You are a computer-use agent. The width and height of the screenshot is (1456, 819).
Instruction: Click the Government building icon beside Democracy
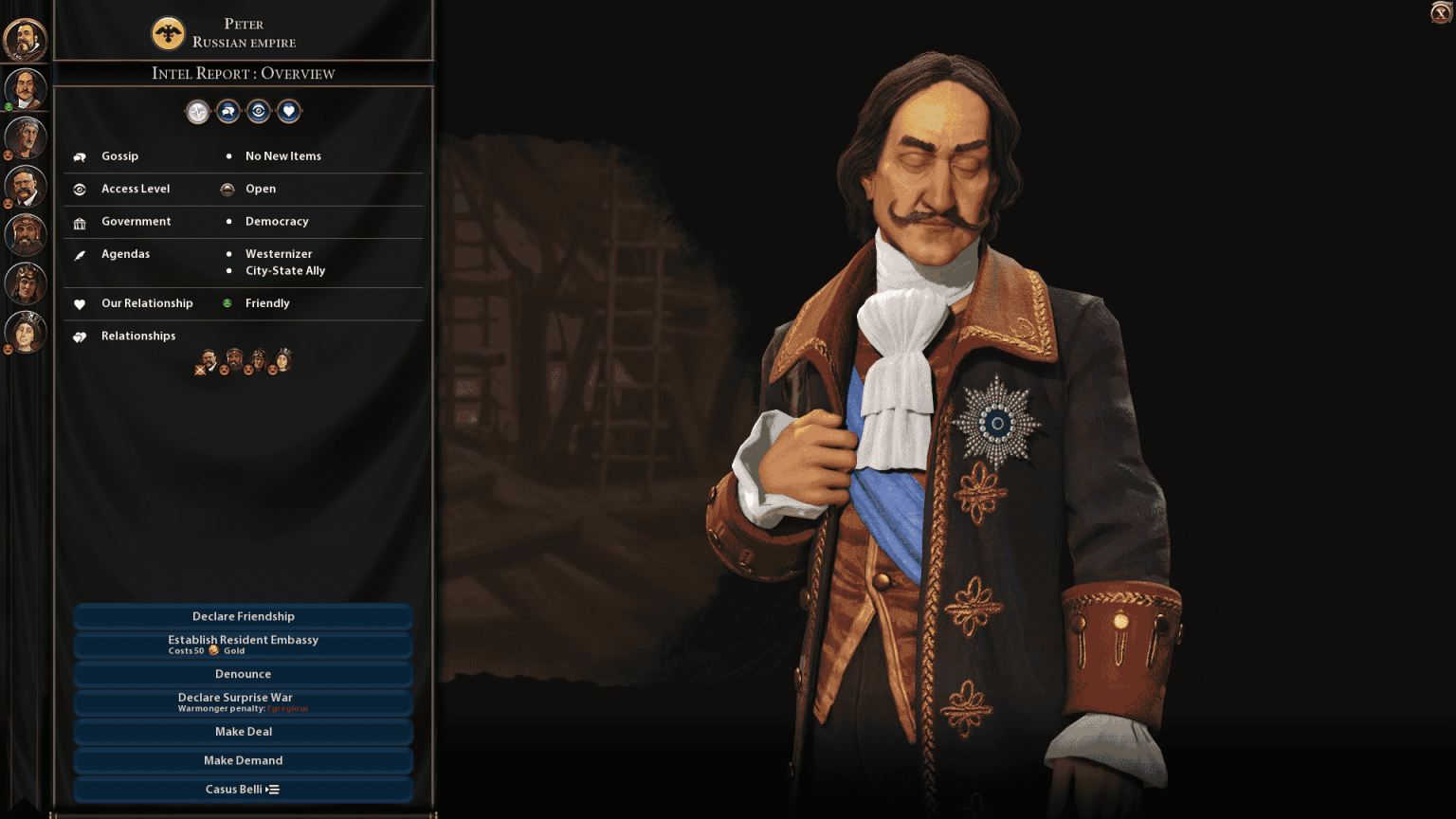coord(80,222)
